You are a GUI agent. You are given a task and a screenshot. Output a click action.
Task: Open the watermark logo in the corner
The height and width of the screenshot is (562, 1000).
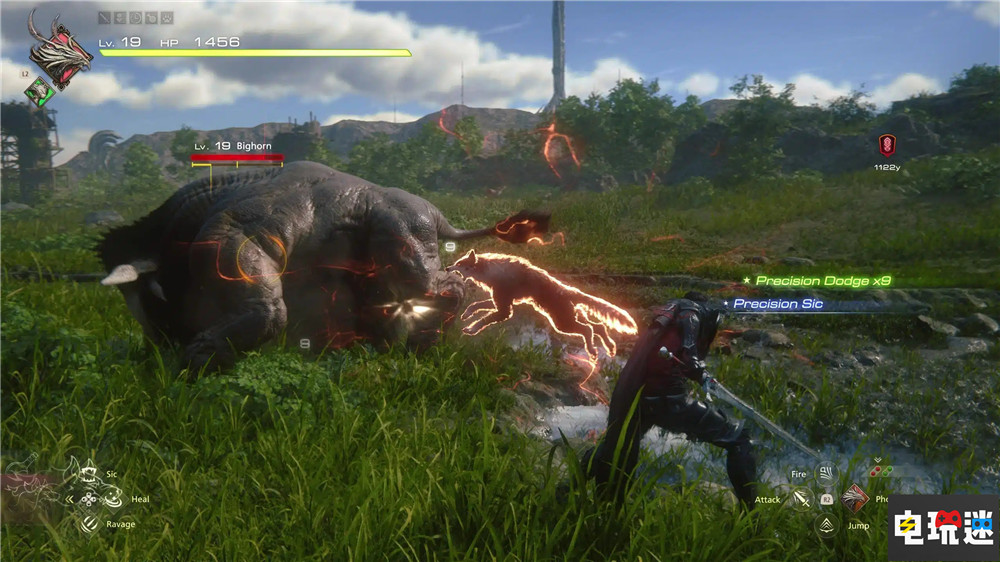(x=942, y=528)
